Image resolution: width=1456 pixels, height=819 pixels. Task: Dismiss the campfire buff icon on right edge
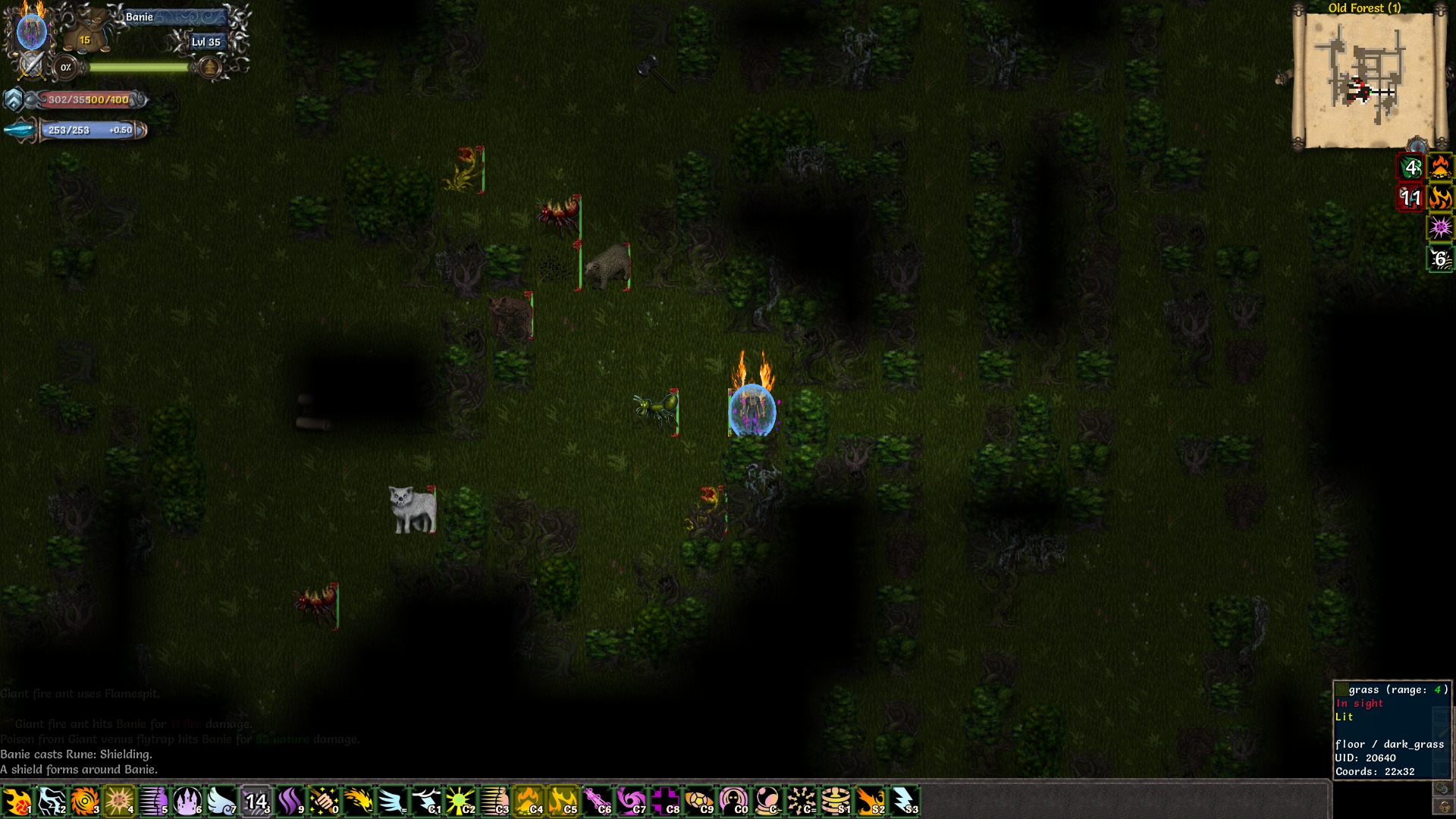1442,168
